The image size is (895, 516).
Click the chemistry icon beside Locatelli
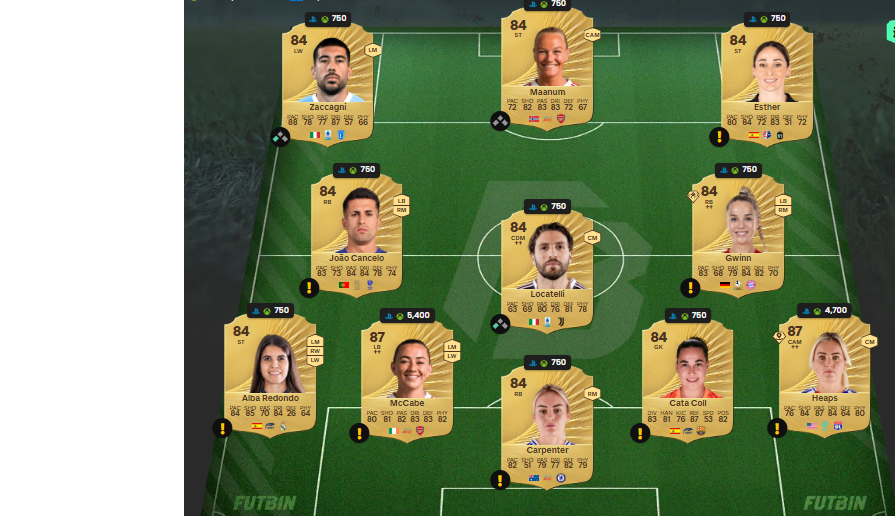(x=500, y=323)
